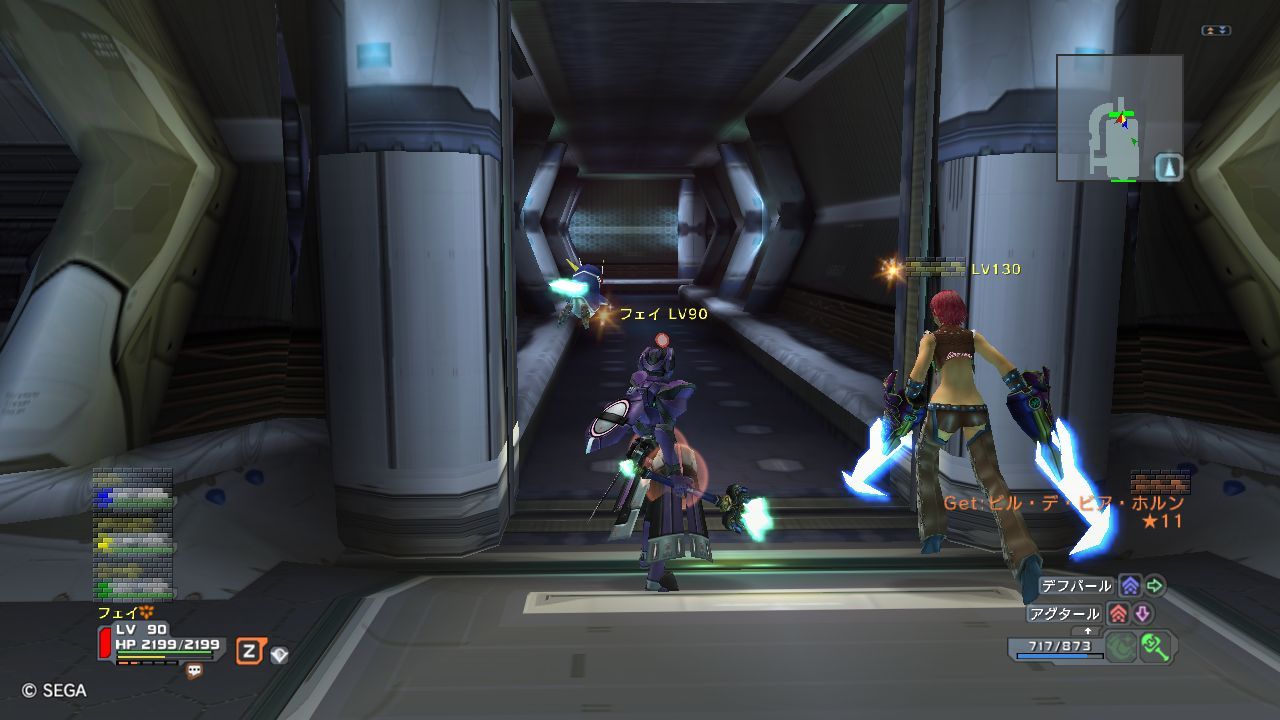
Task: Click the green right-arrow palette icon
Action: [1155, 586]
